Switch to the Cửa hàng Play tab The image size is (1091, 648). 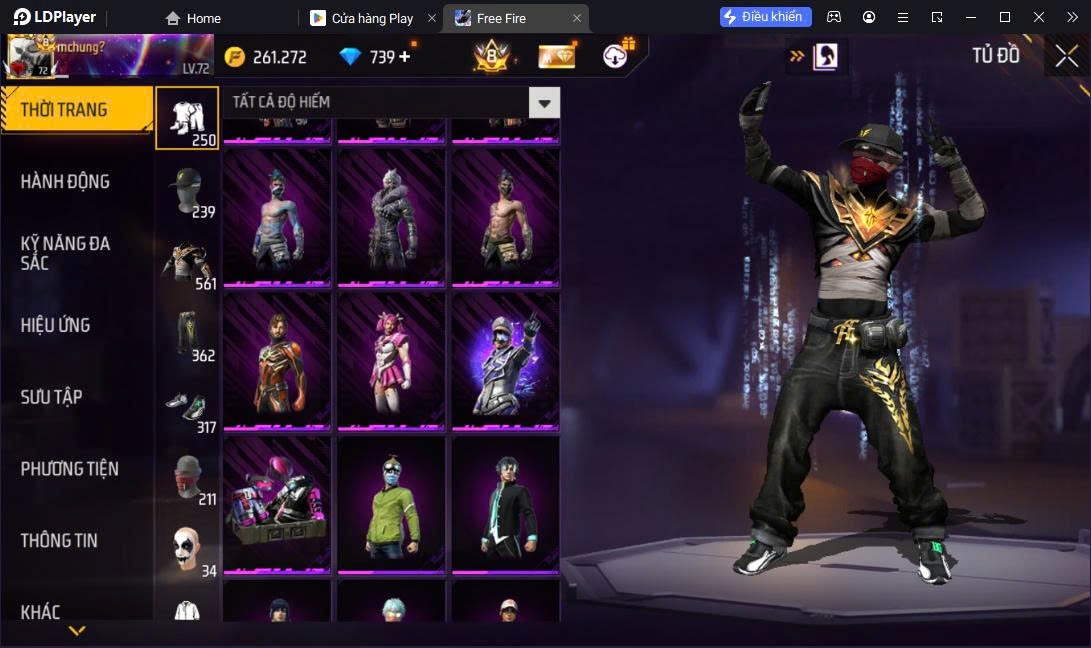tap(371, 18)
